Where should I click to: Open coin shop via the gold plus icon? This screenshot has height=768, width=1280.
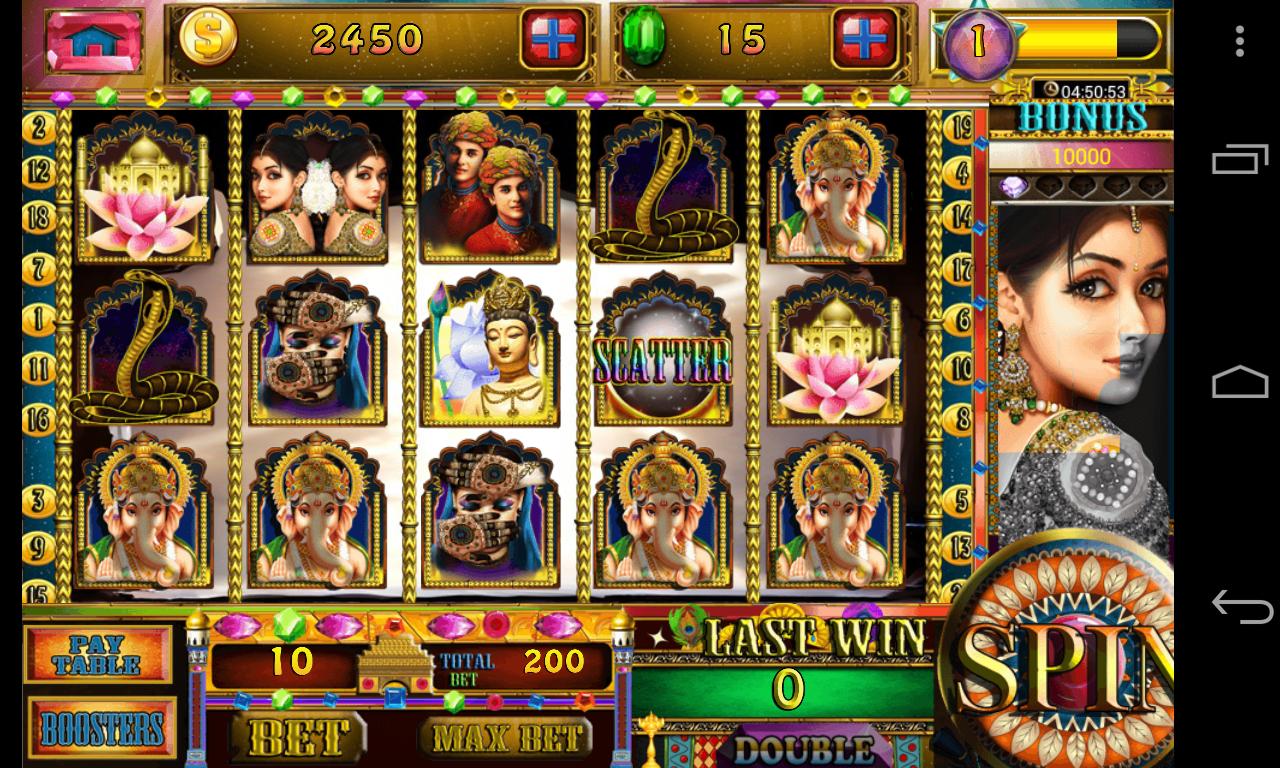[x=552, y=36]
